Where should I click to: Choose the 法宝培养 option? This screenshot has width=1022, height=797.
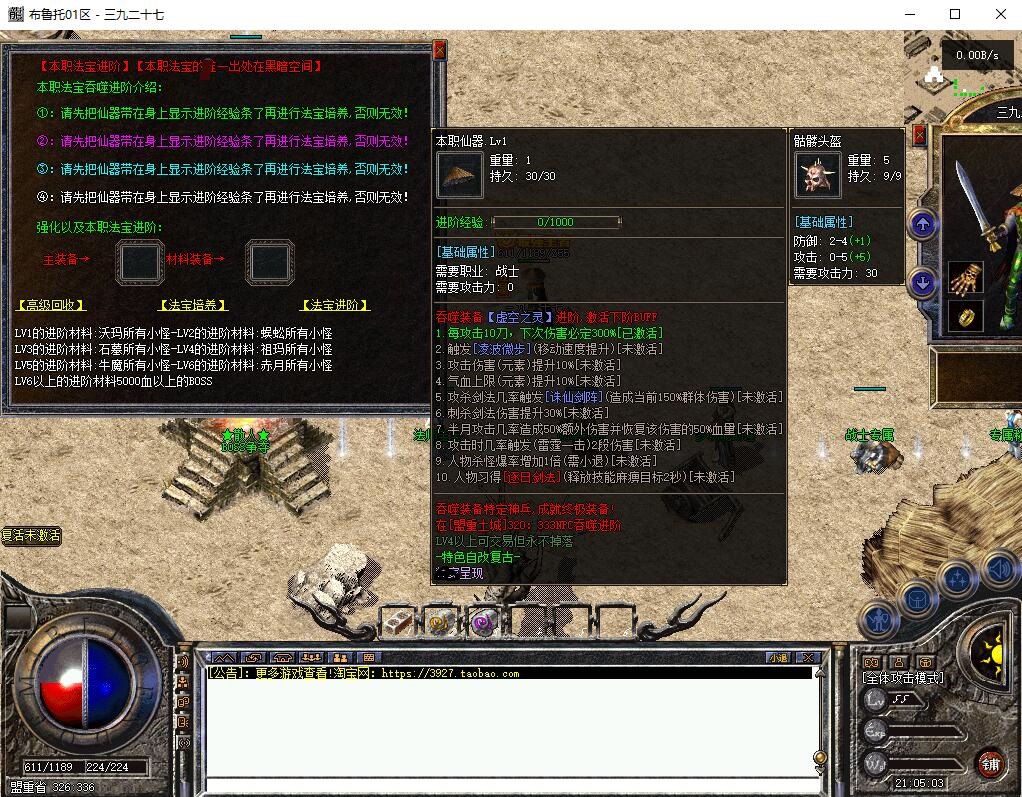193,305
